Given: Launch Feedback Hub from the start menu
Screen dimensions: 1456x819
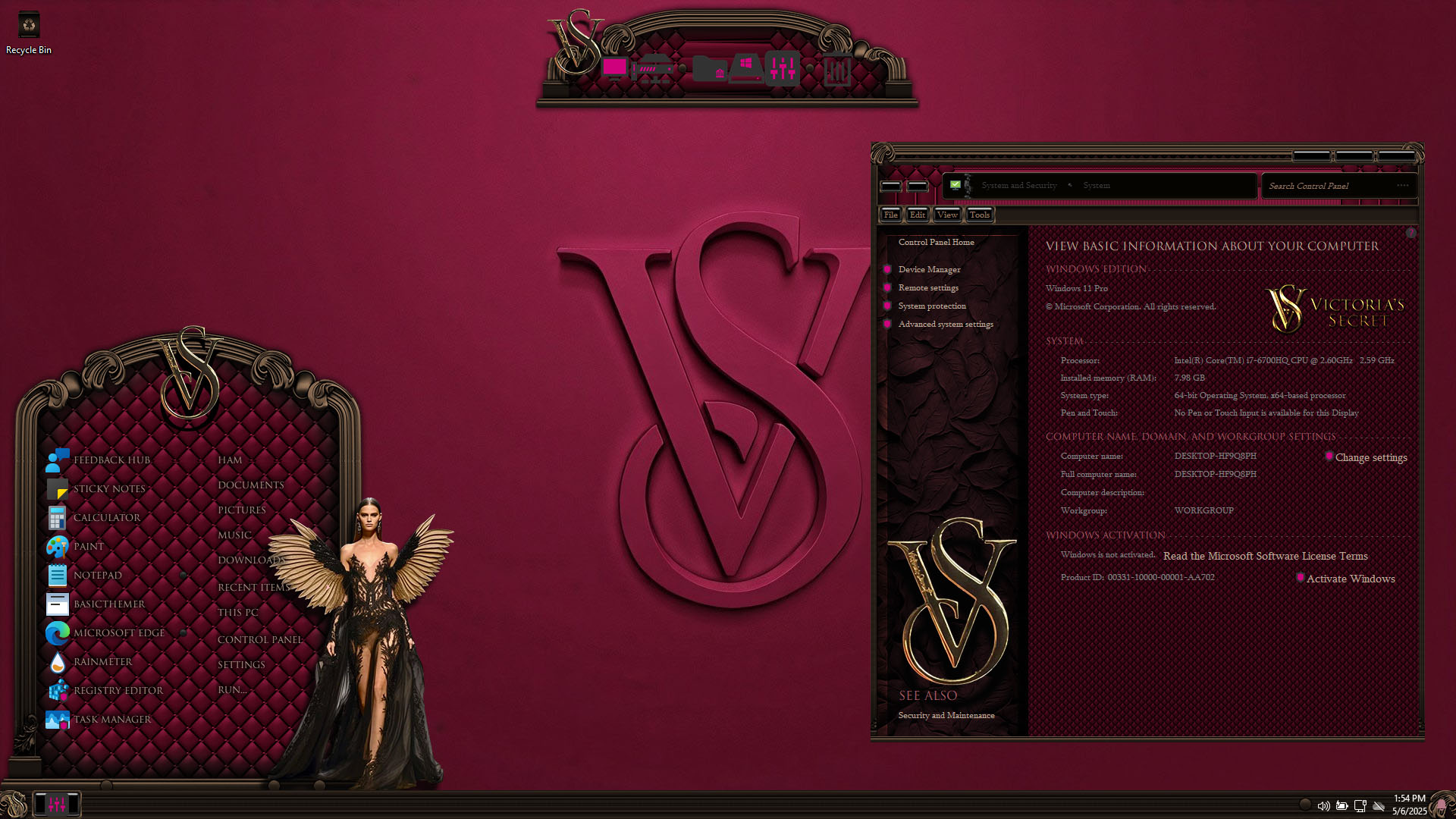Looking at the screenshot, I should 111,460.
